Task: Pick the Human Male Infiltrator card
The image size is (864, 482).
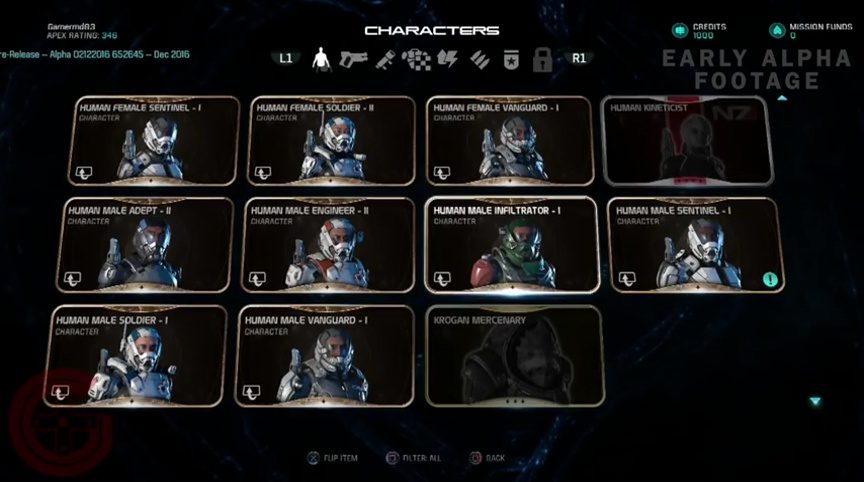Action: tap(511, 244)
